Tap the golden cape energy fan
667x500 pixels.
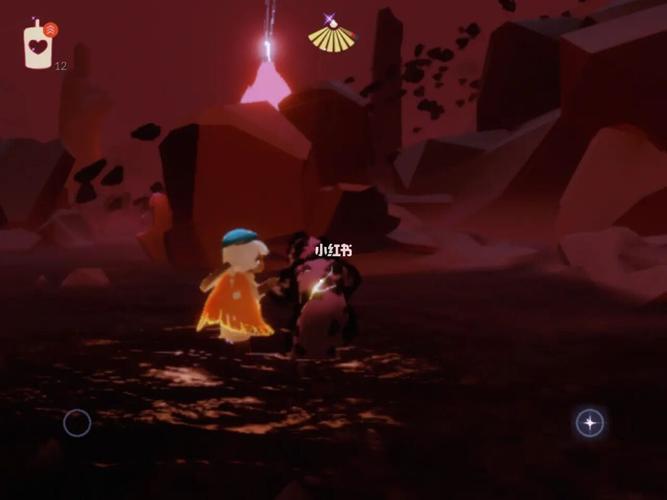(331, 37)
